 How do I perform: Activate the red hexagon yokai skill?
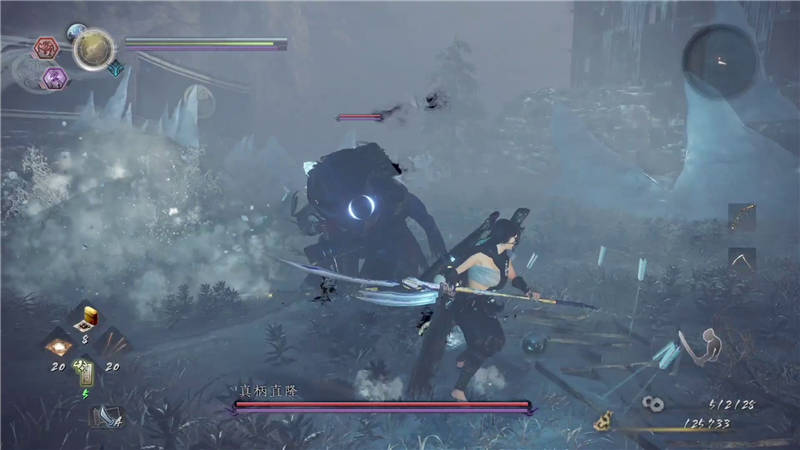tap(47, 47)
